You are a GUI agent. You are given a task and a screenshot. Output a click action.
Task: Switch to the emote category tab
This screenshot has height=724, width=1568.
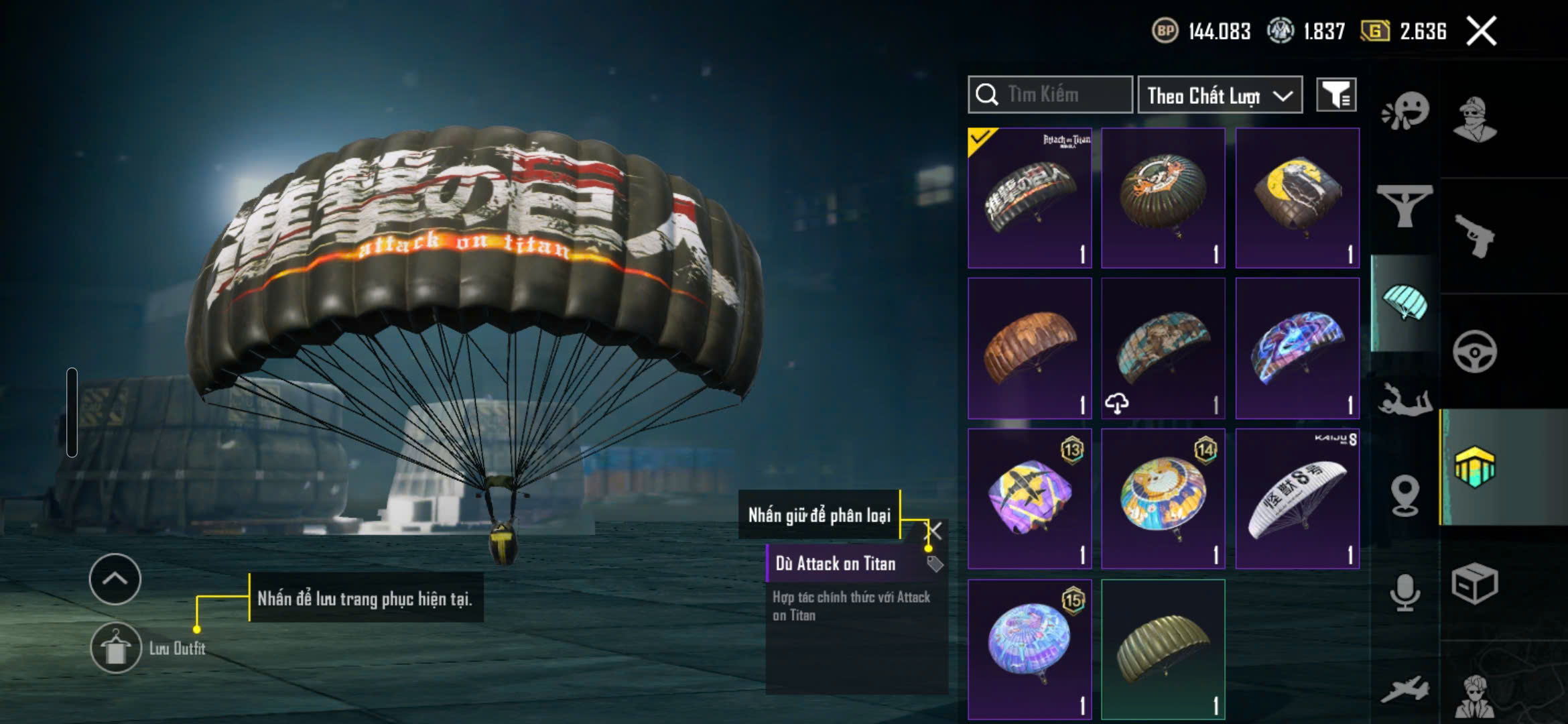(x=1404, y=112)
